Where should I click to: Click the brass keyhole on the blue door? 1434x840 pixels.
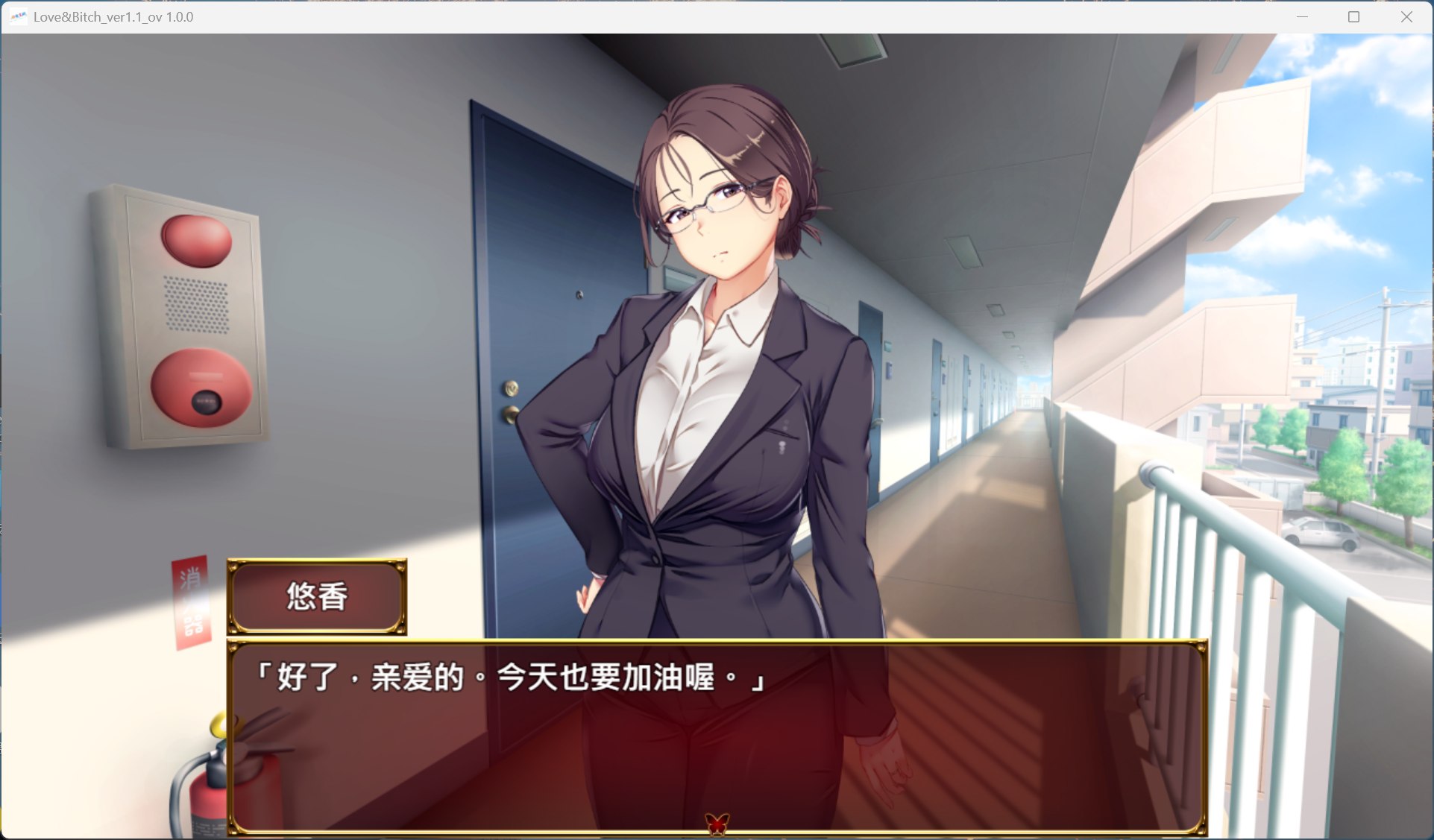pyautogui.click(x=511, y=388)
